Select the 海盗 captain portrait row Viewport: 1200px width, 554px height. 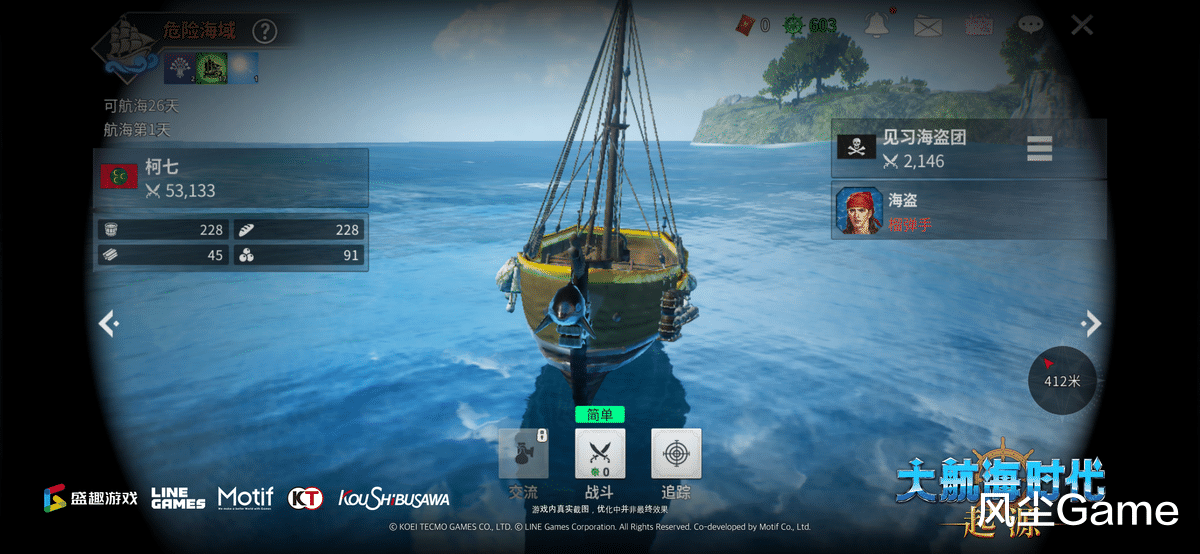[968, 211]
